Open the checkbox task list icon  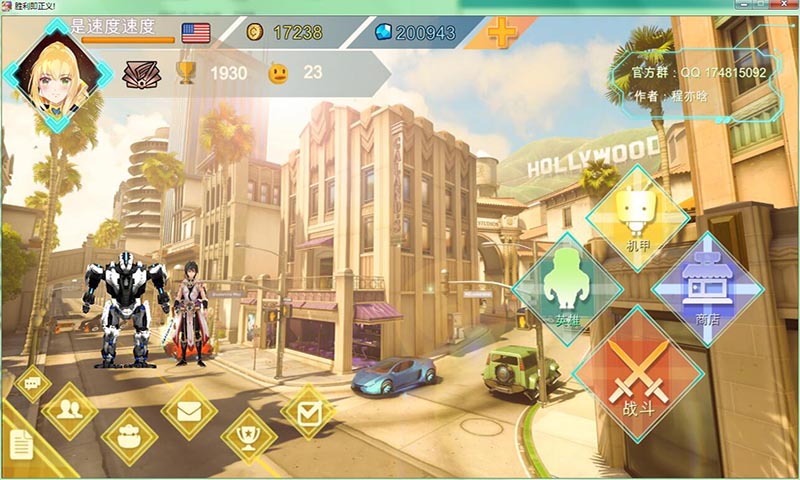point(308,410)
